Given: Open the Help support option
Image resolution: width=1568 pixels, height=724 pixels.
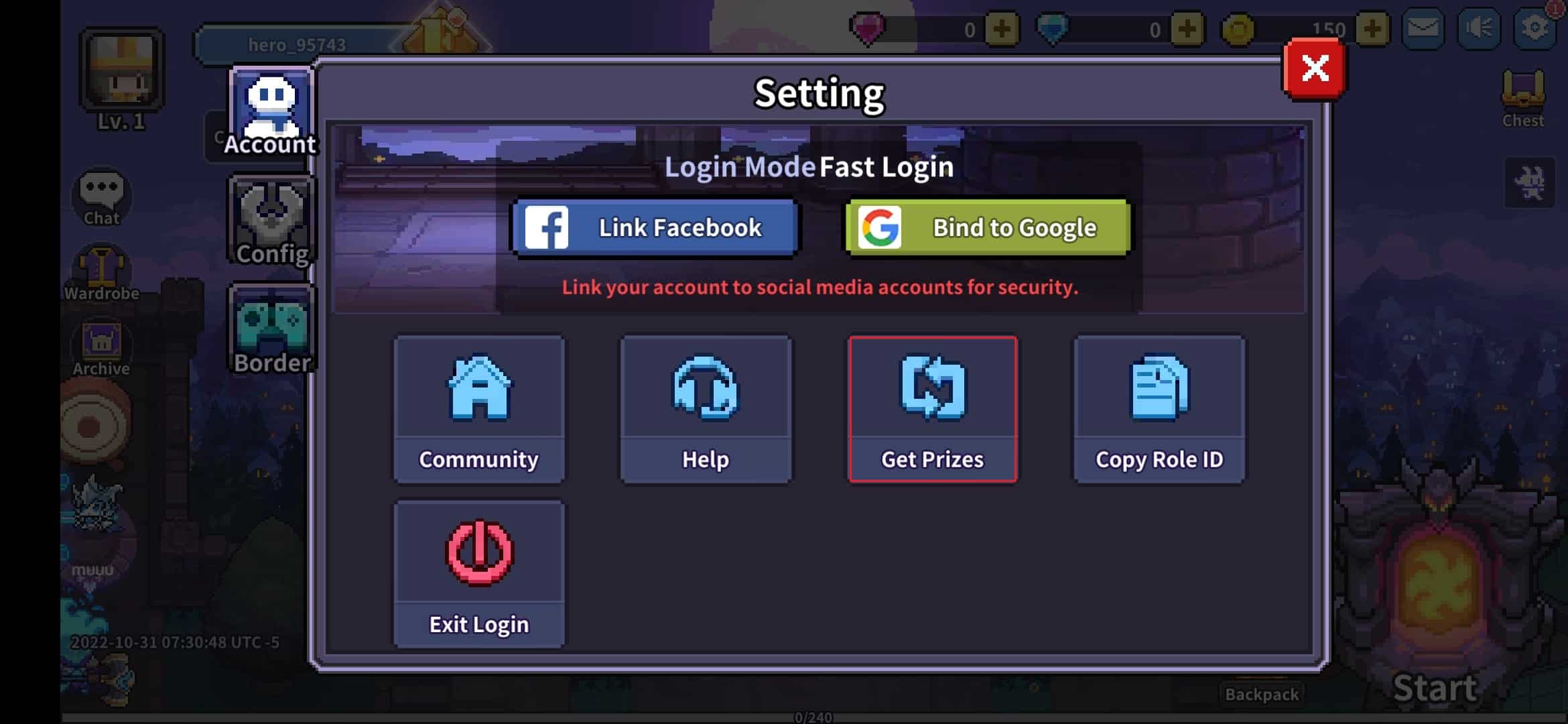Looking at the screenshot, I should [x=705, y=409].
